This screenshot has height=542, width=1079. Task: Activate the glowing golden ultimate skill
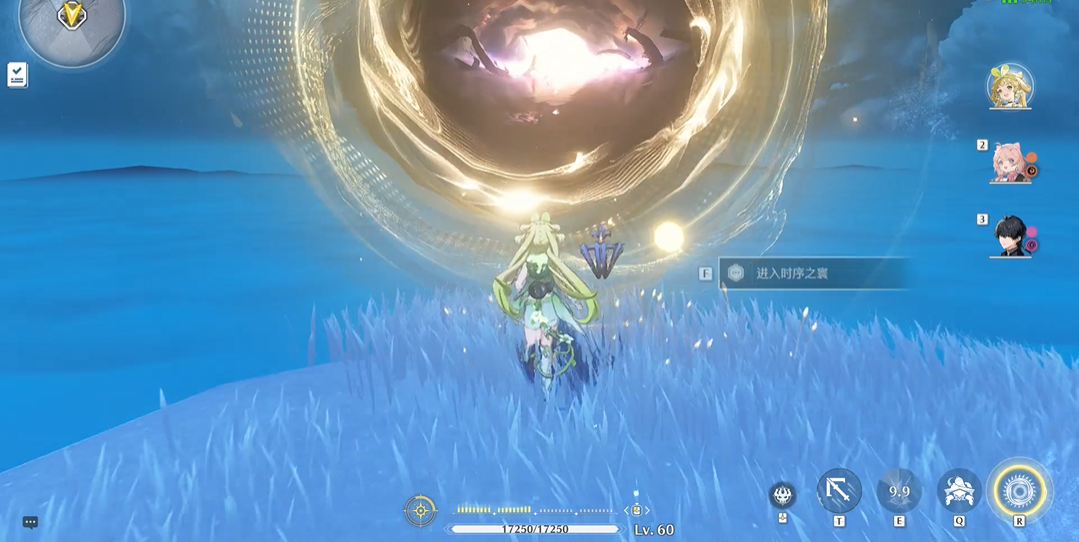coord(1019,491)
